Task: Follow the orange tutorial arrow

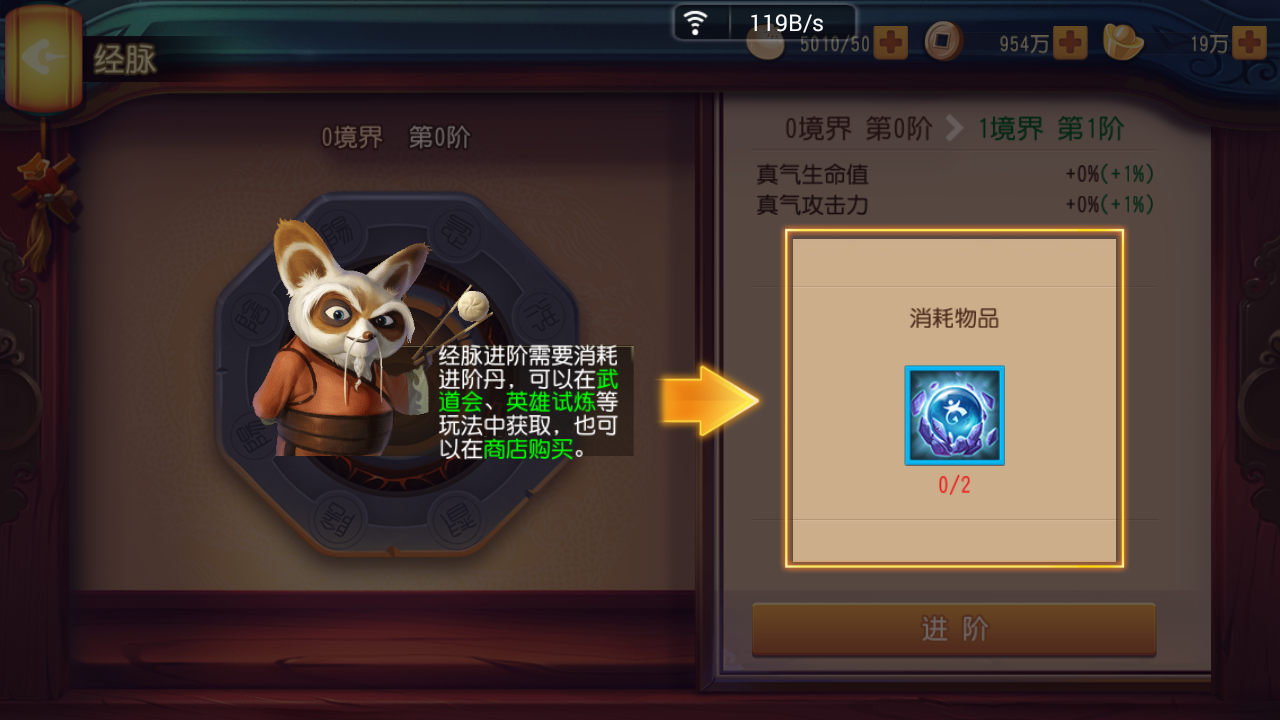Action: [x=709, y=401]
